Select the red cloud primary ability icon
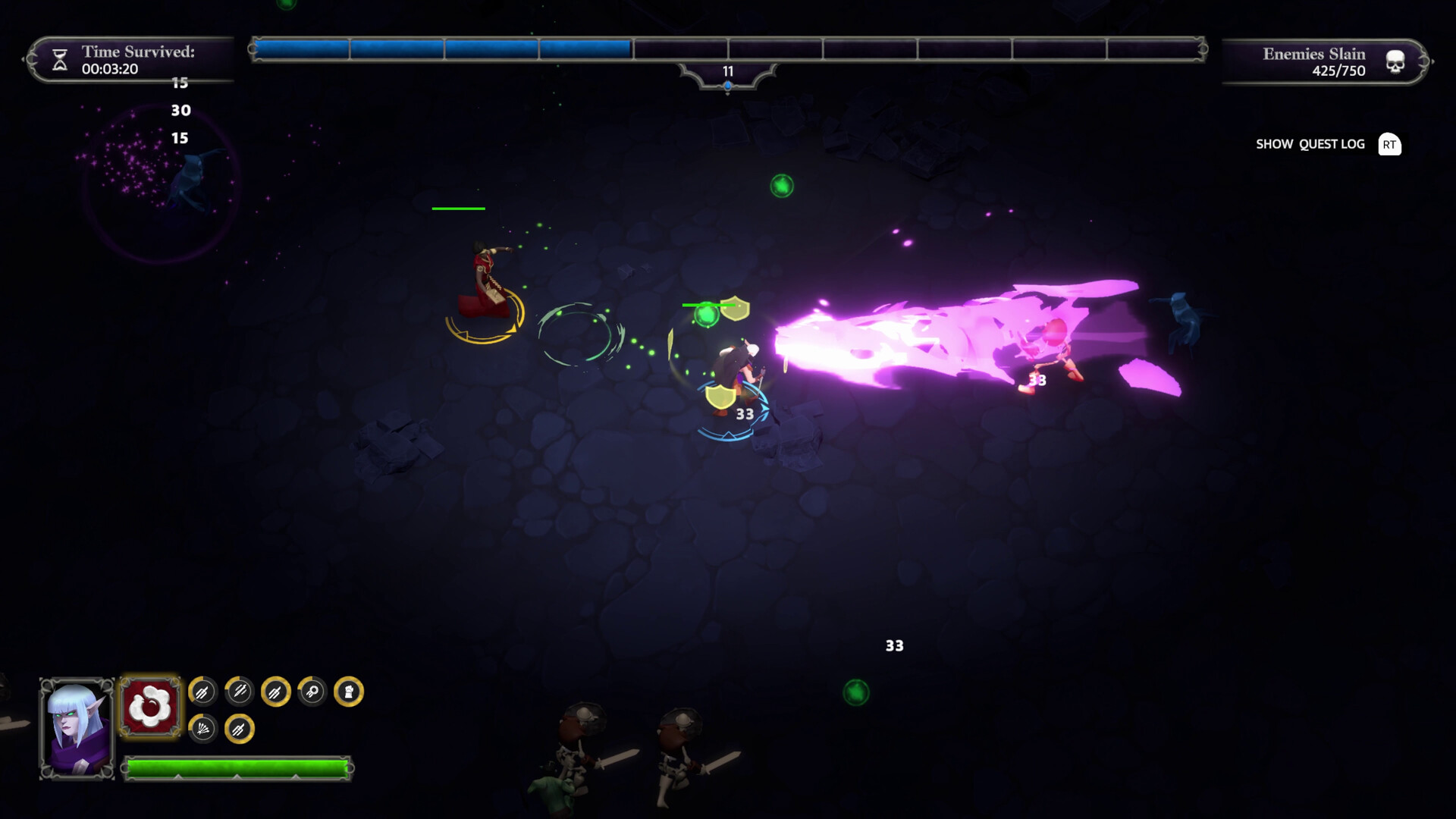Viewport: 1456px width, 819px height. click(151, 704)
